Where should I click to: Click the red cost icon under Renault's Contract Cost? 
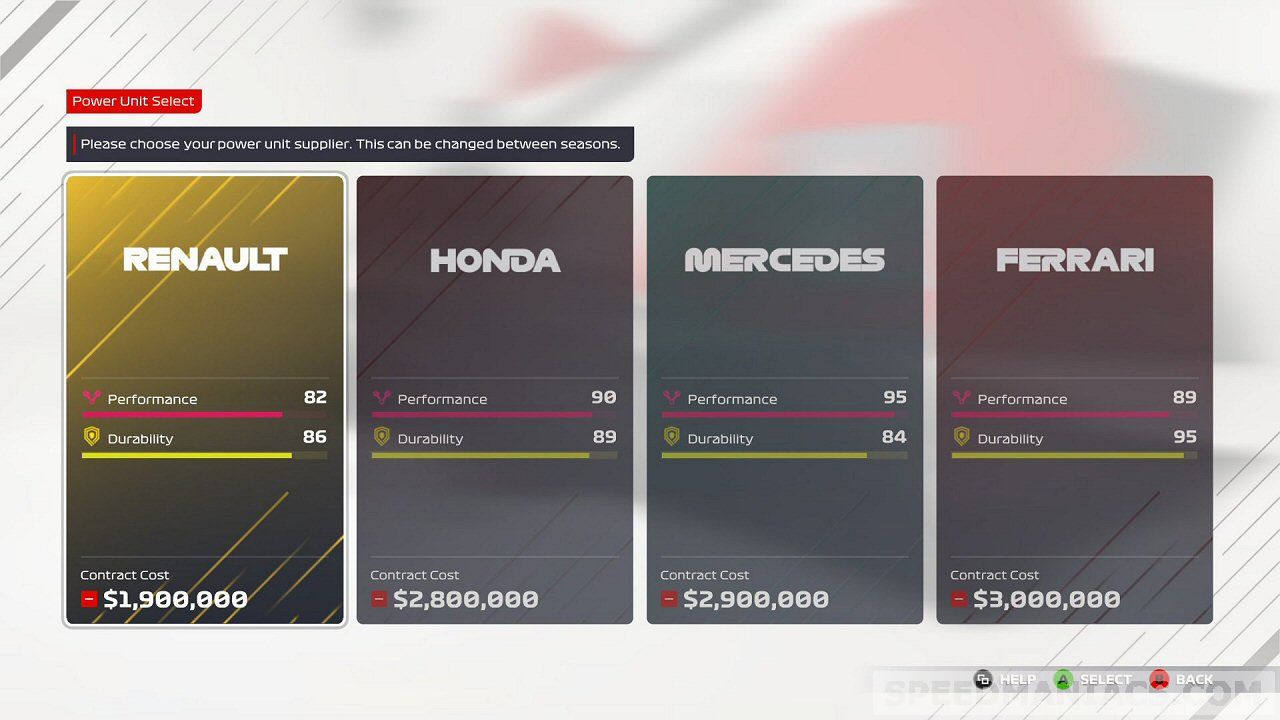pos(89,599)
